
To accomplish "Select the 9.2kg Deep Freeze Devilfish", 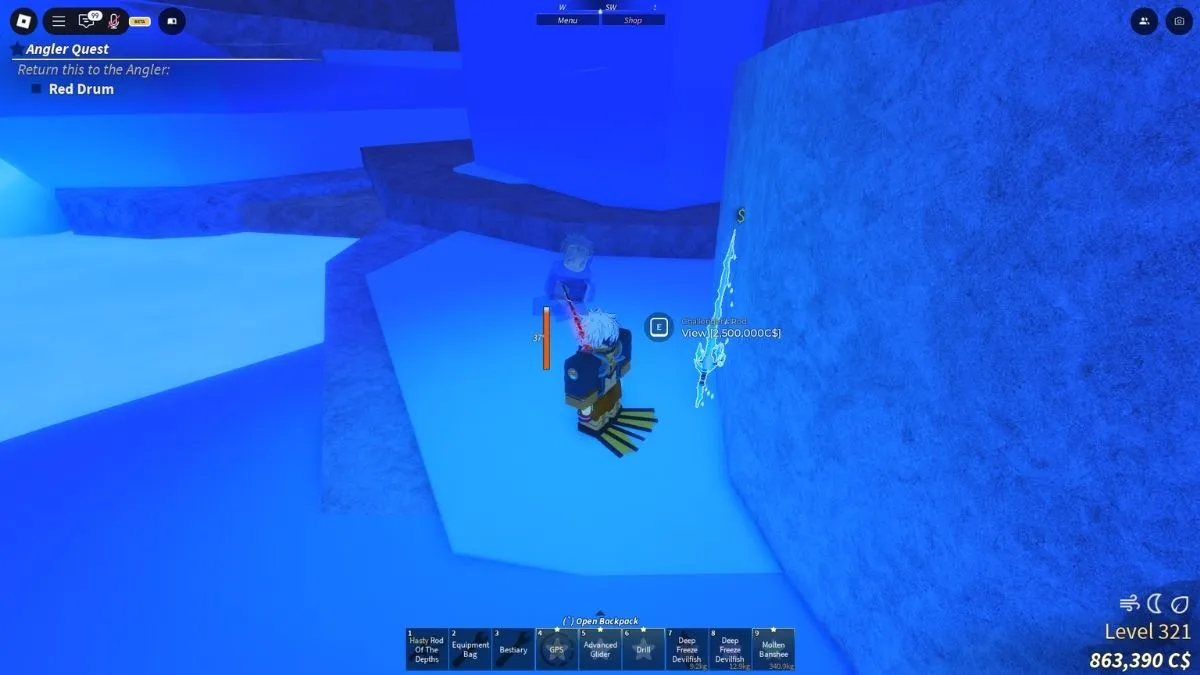I will (x=687, y=649).
